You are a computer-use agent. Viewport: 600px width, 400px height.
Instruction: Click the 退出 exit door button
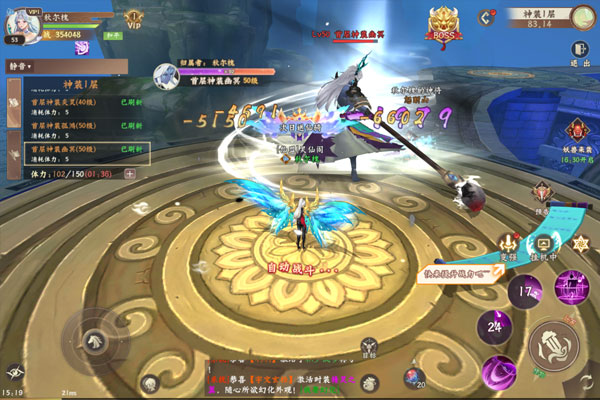580,51
